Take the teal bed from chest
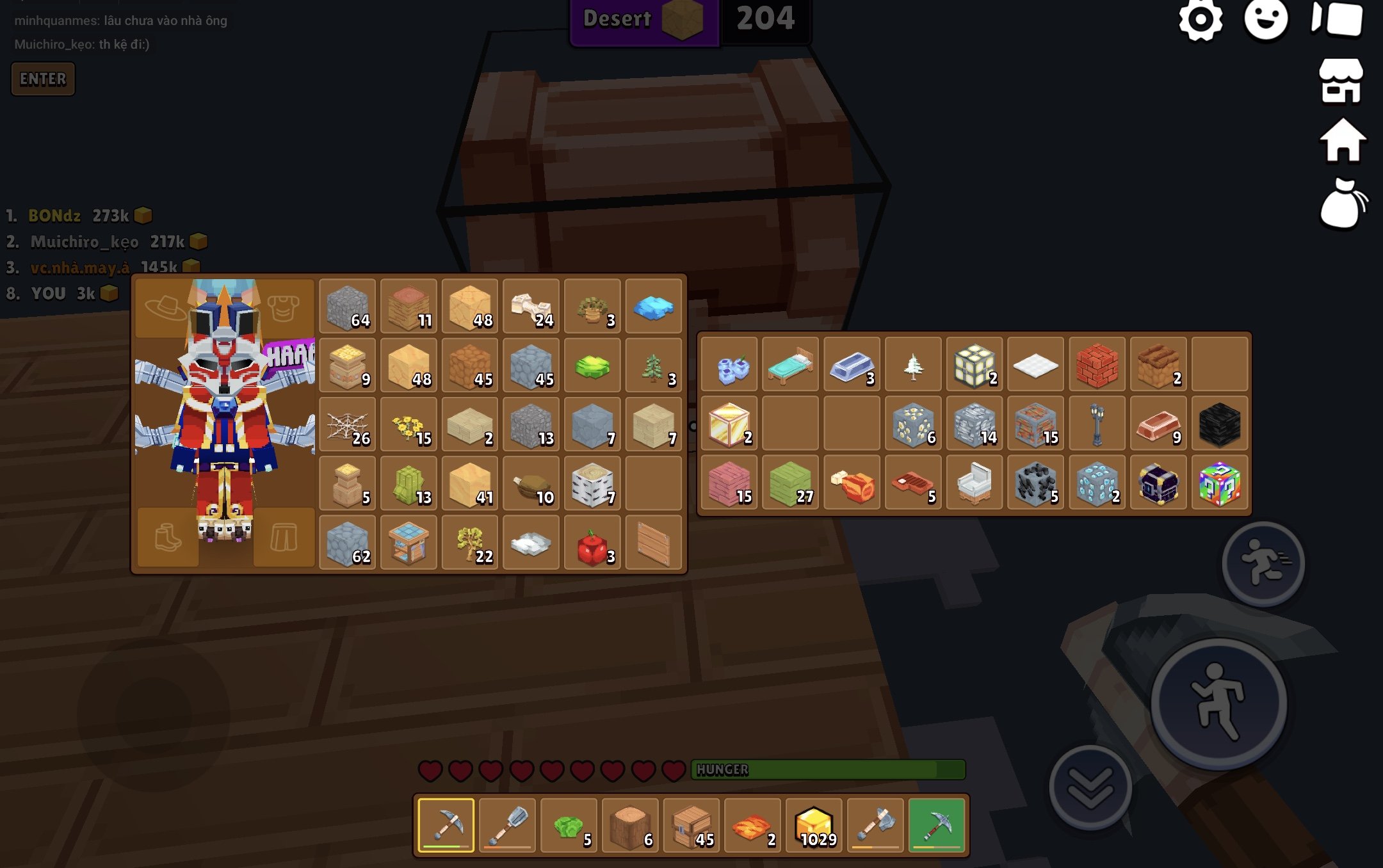Viewport: 1383px width, 868px height. [790, 366]
